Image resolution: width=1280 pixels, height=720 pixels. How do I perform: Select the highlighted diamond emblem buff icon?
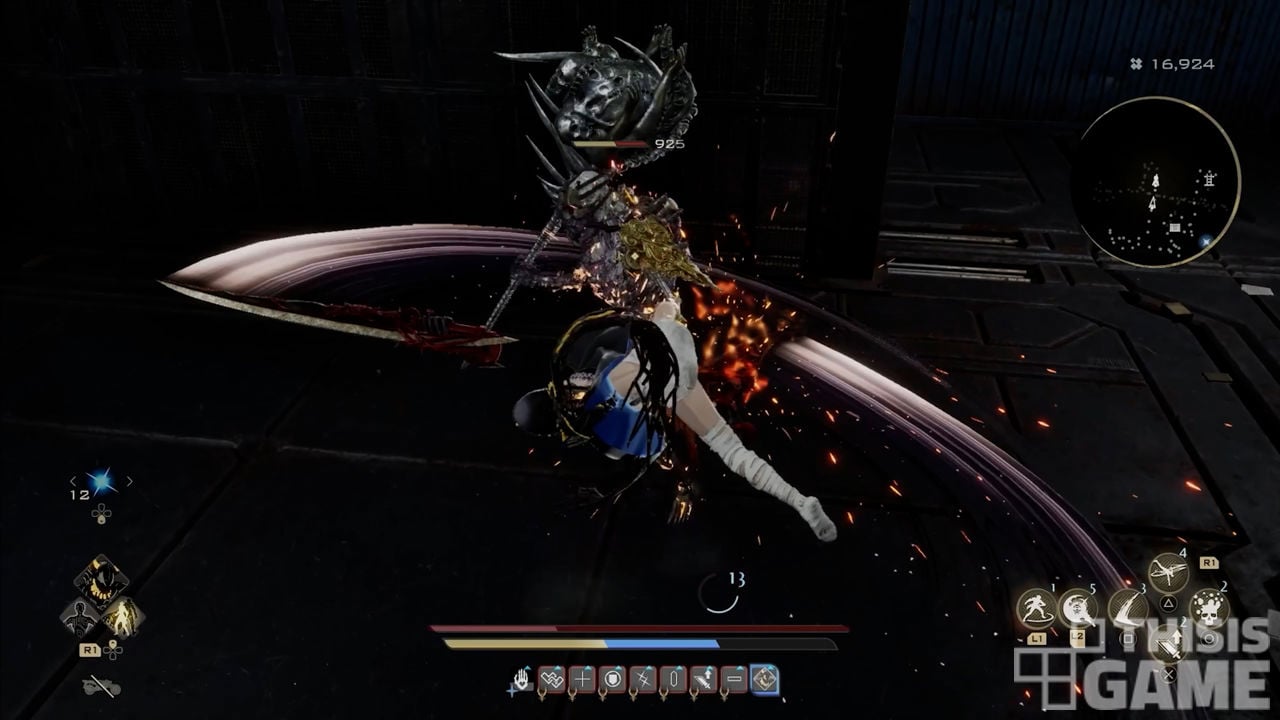(765, 680)
